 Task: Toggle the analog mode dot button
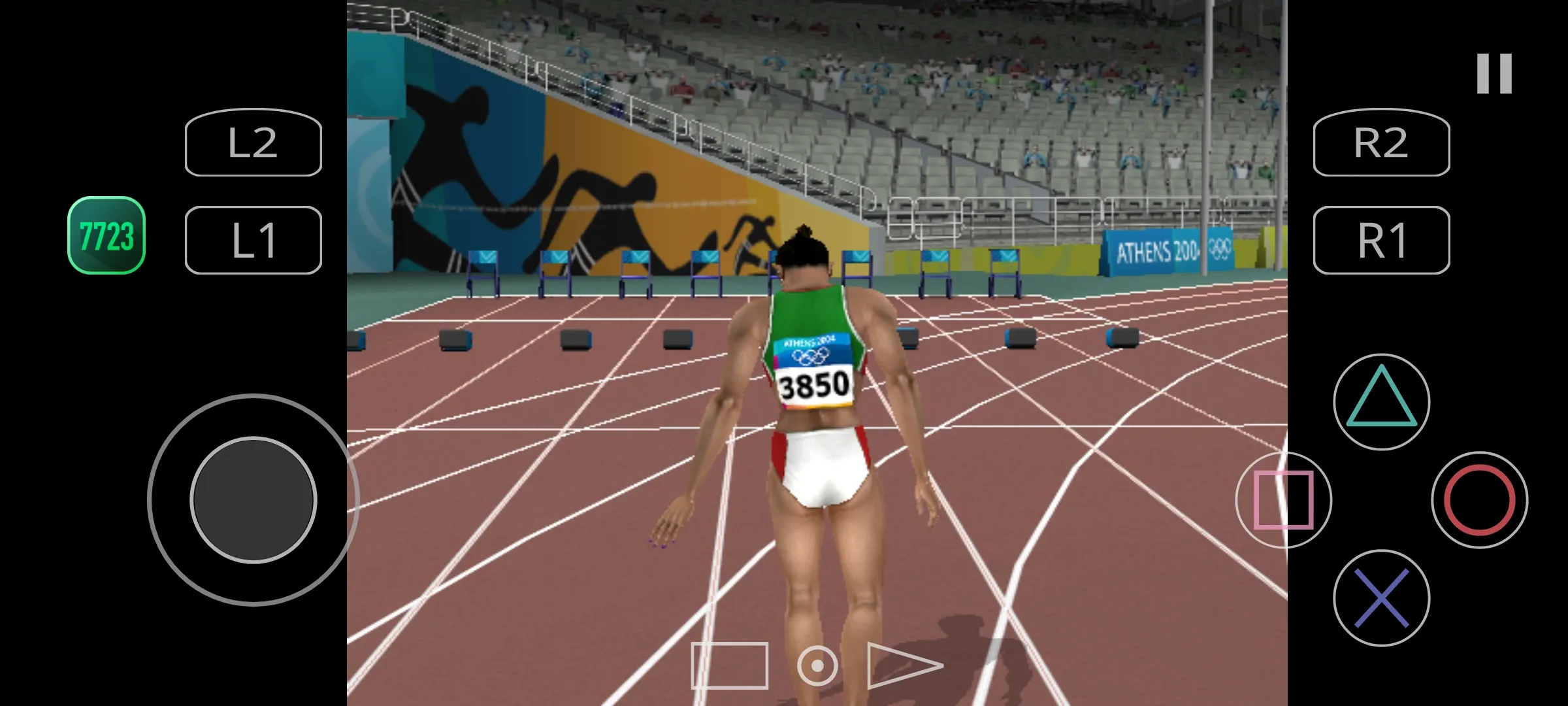[x=817, y=666]
